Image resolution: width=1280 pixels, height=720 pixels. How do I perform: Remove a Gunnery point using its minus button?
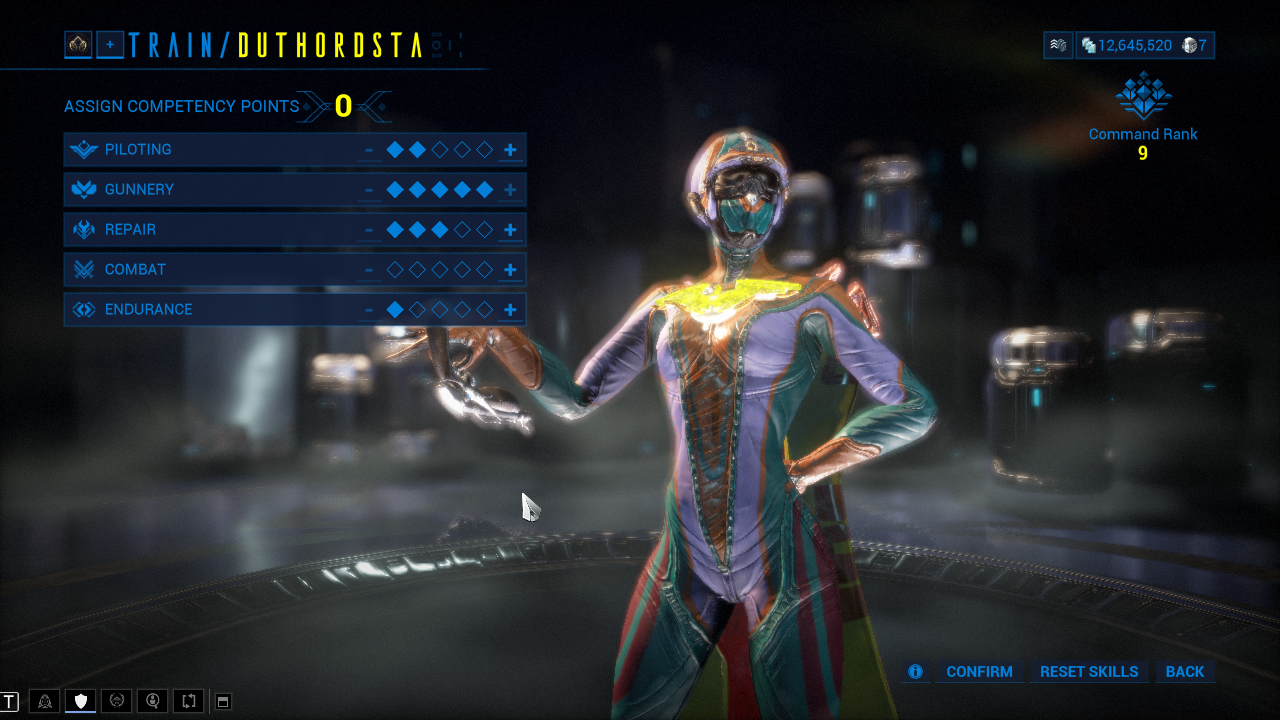click(x=371, y=189)
